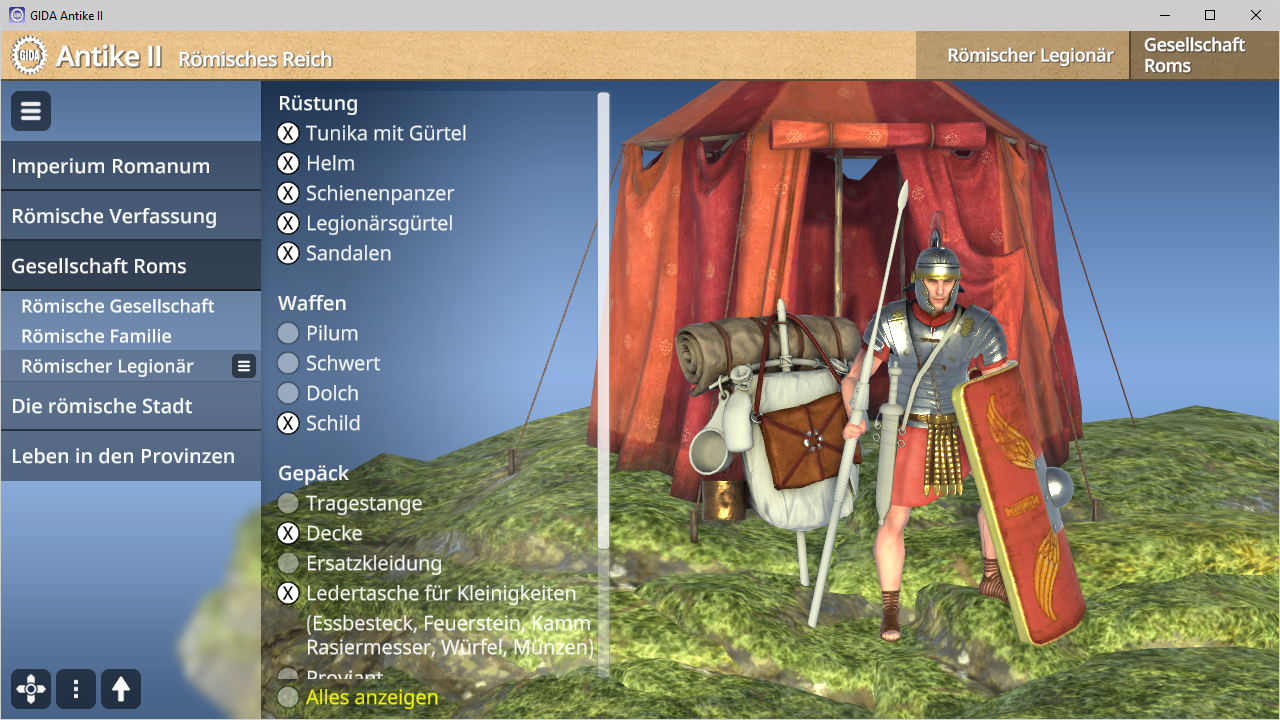The width and height of the screenshot is (1280, 720).
Task: Click the up arrow button
Action: tap(121, 689)
